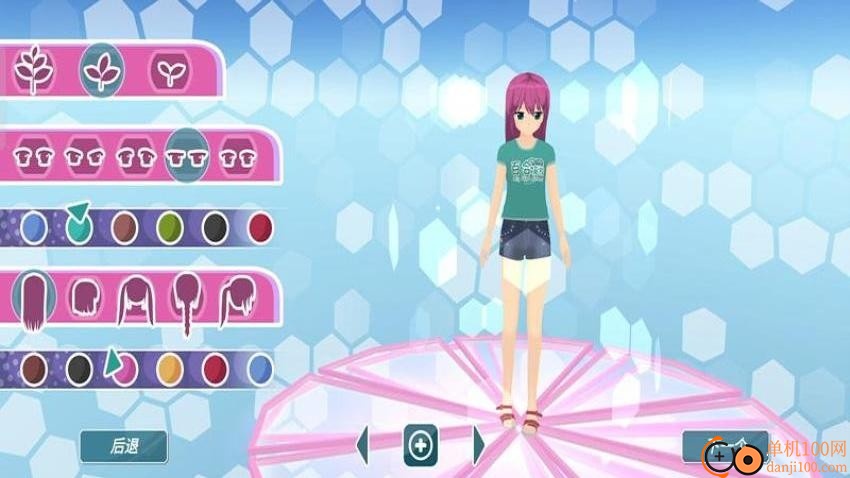850x478 pixels.
Task: Tap the round plus button
Action: pos(420,444)
